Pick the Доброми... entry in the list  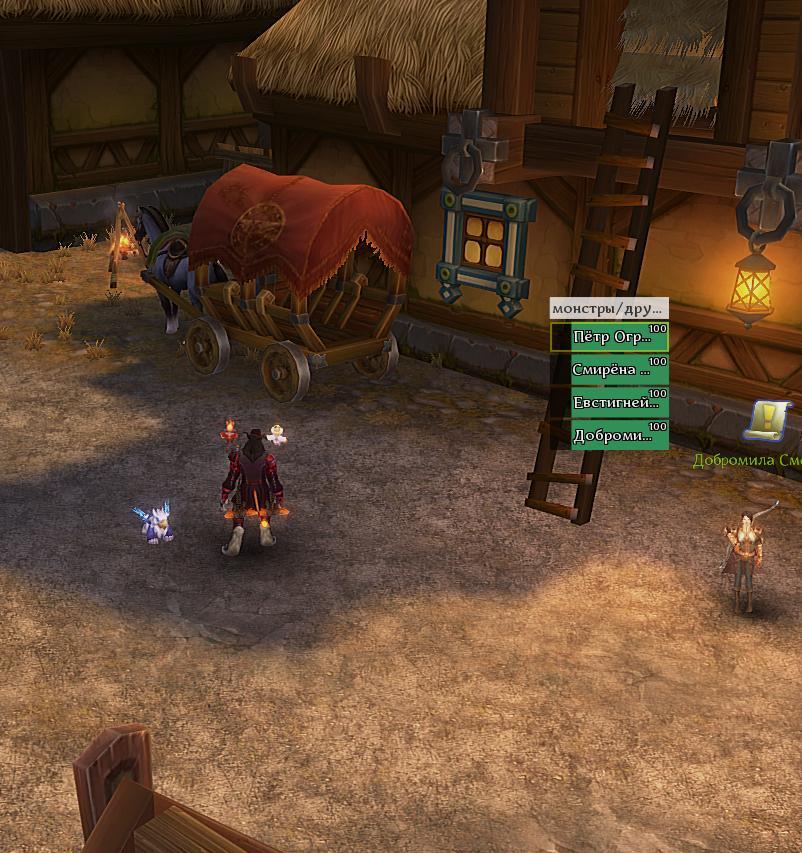click(x=610, y=436)
